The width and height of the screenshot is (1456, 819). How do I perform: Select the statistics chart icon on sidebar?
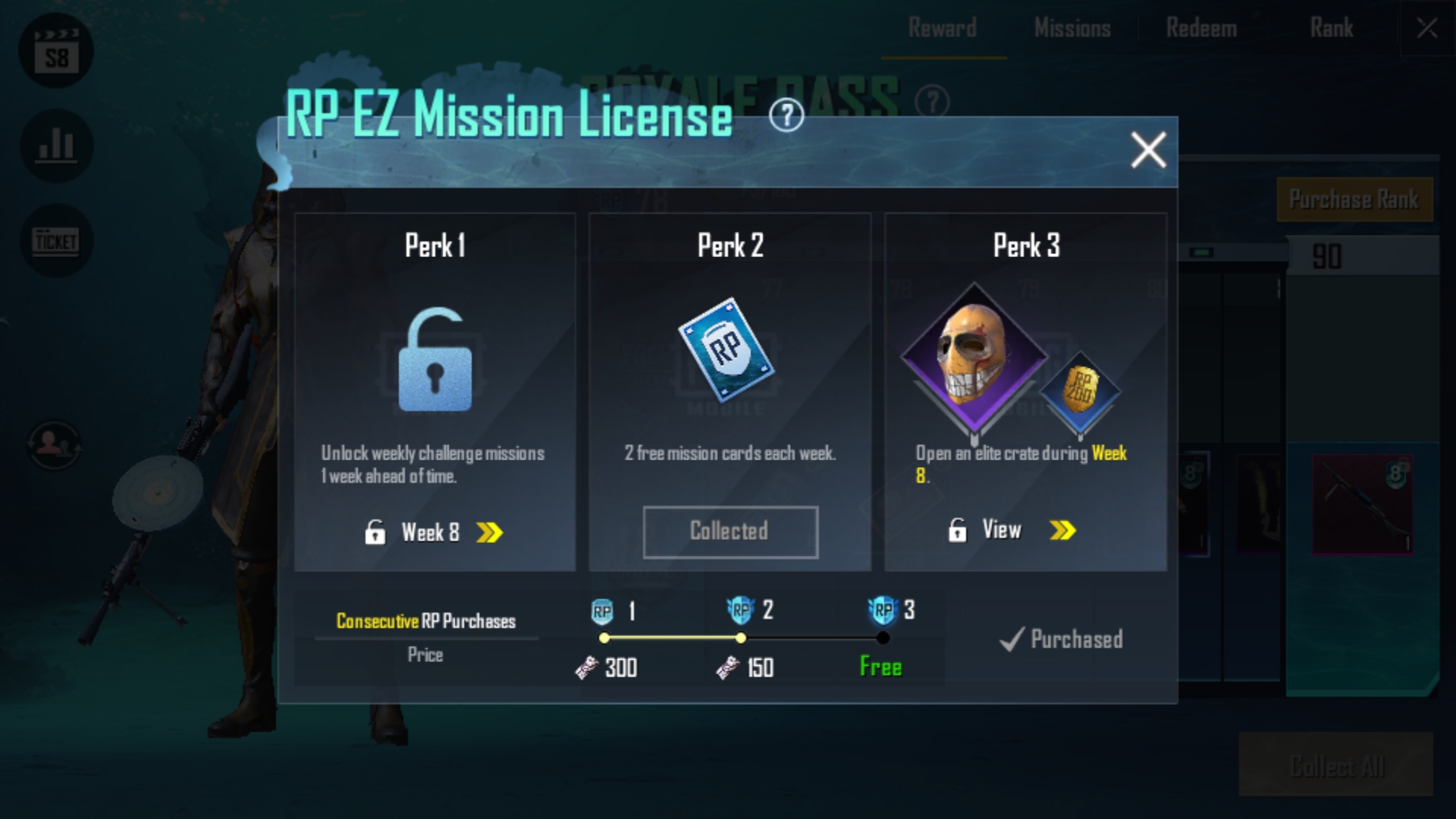click(x=55, y=146)
